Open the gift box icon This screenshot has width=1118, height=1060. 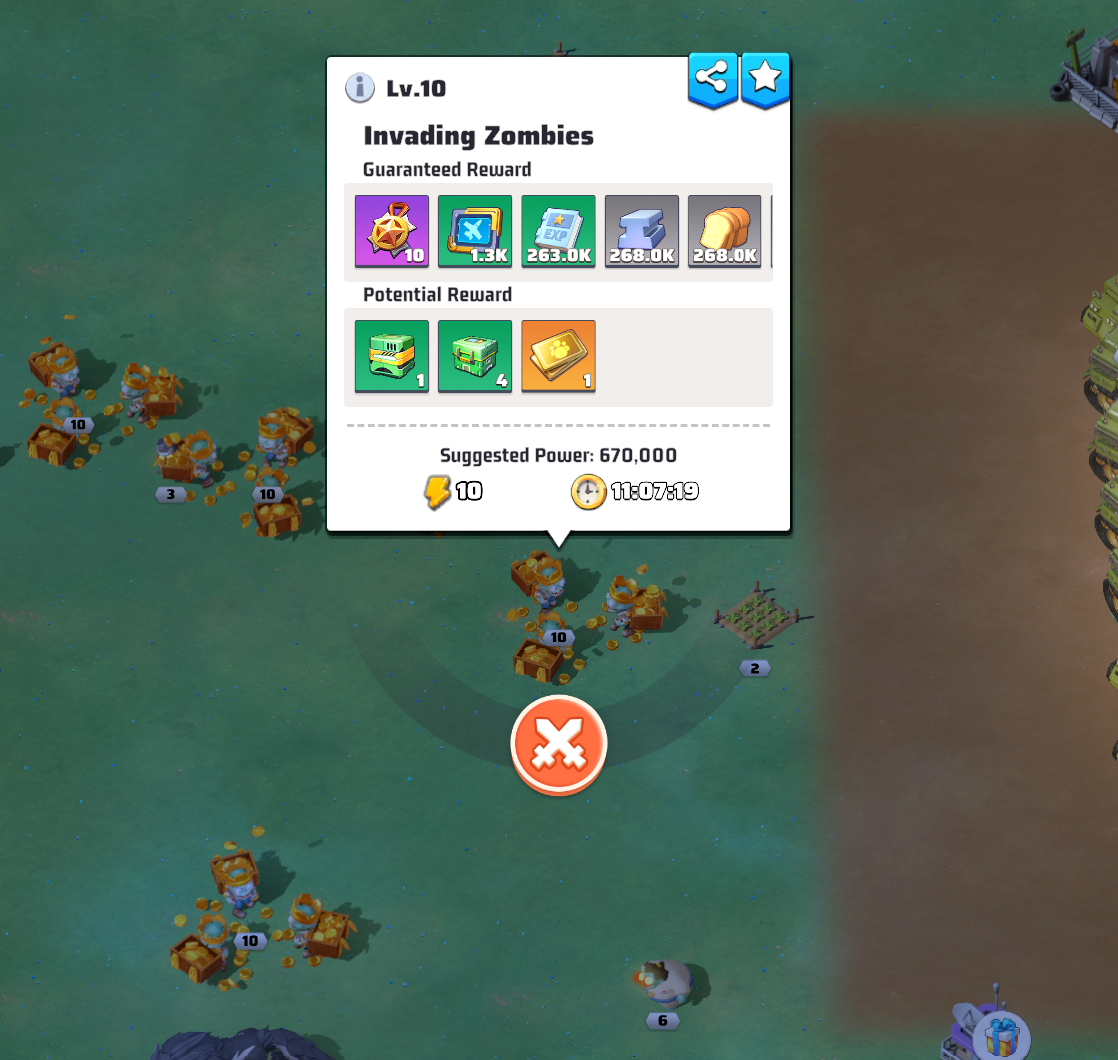pyautogui.click(x=1001, y=1037)
